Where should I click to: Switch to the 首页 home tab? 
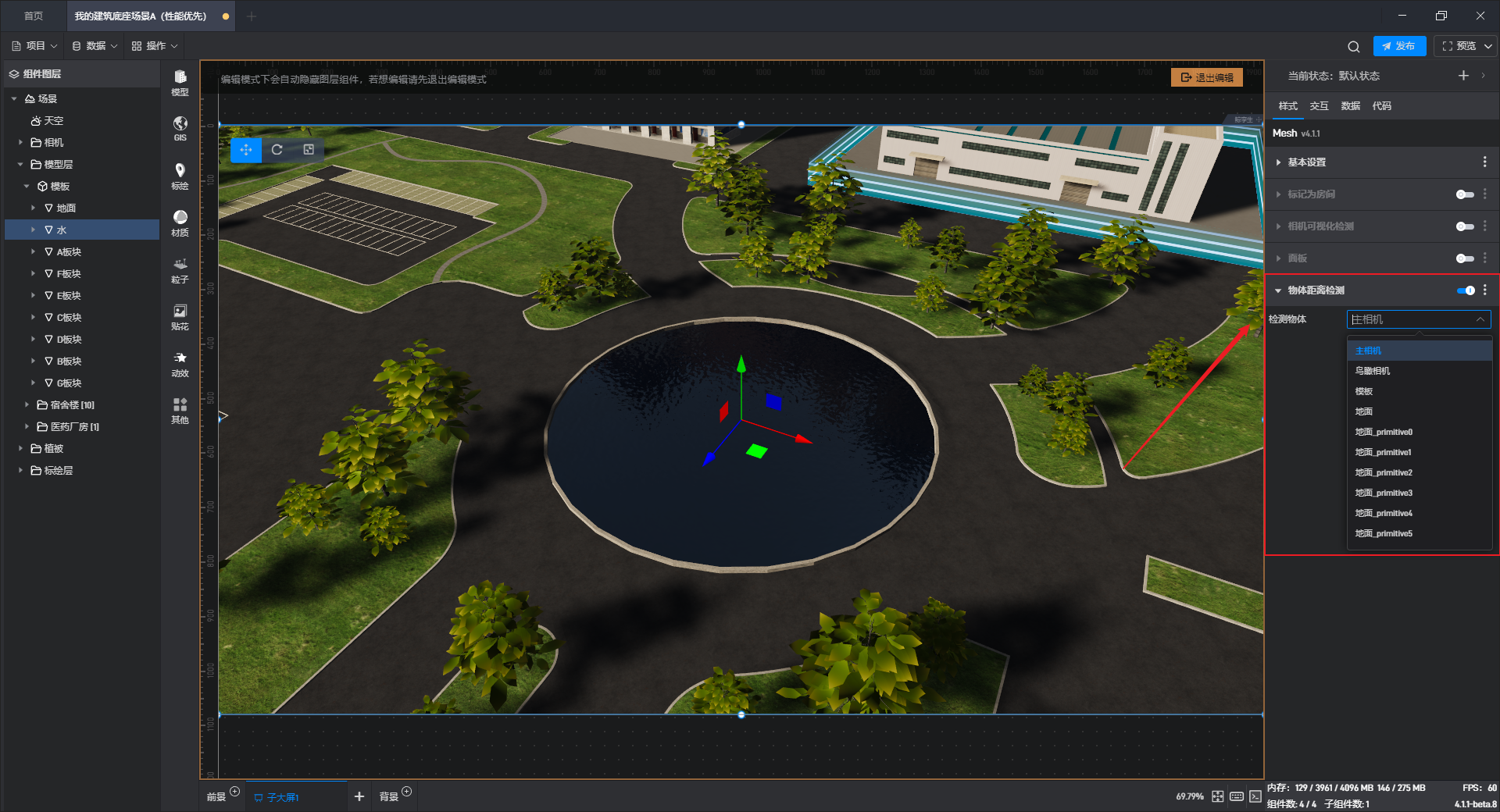(x=34, y=16)
